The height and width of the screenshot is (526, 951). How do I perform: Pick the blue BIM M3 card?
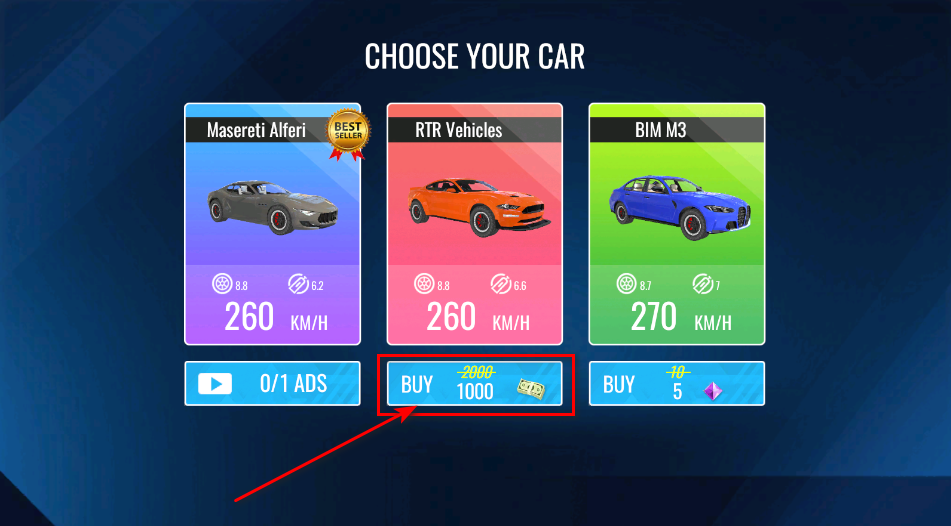coord(676,223)
